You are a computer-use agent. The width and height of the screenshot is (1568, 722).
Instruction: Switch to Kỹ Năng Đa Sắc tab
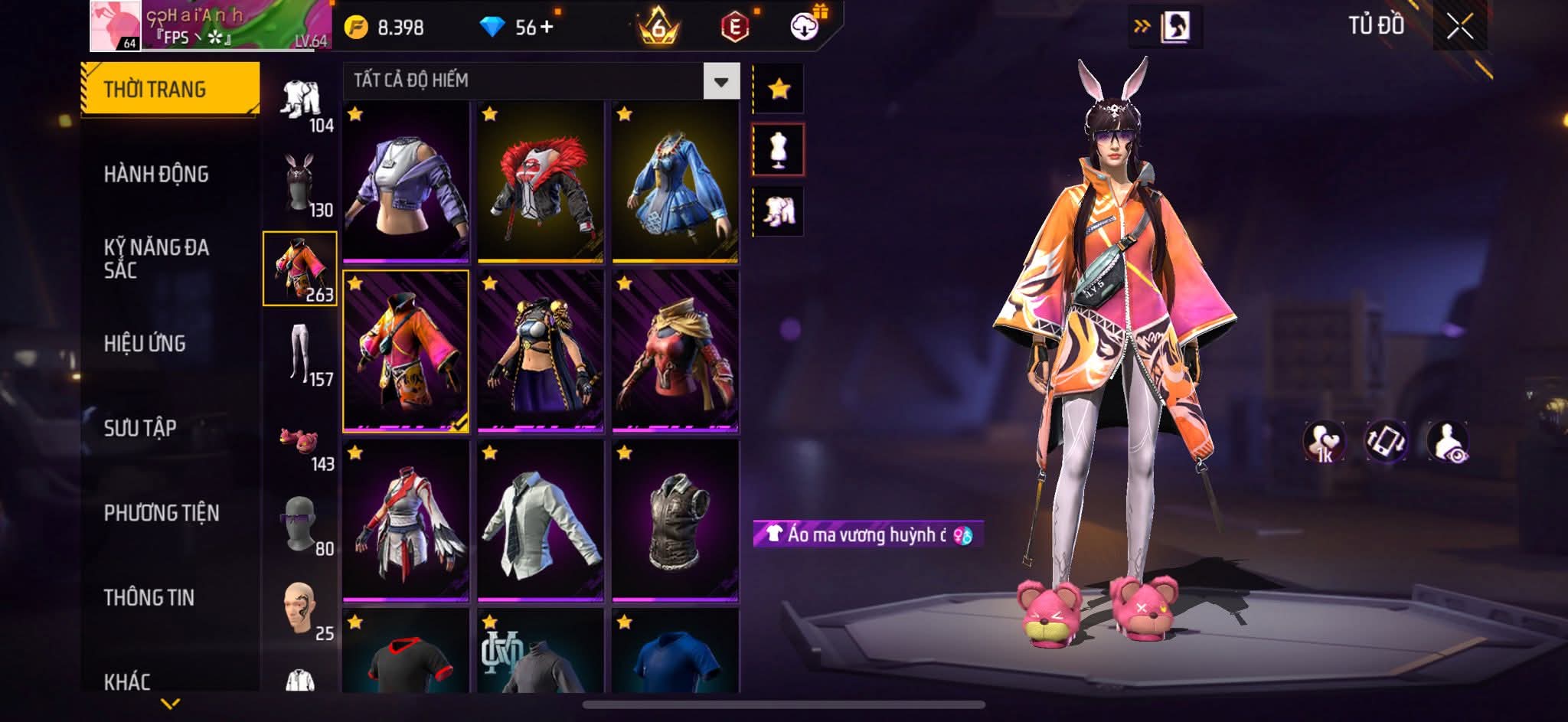pyautogui.click(x=156, y=259)
